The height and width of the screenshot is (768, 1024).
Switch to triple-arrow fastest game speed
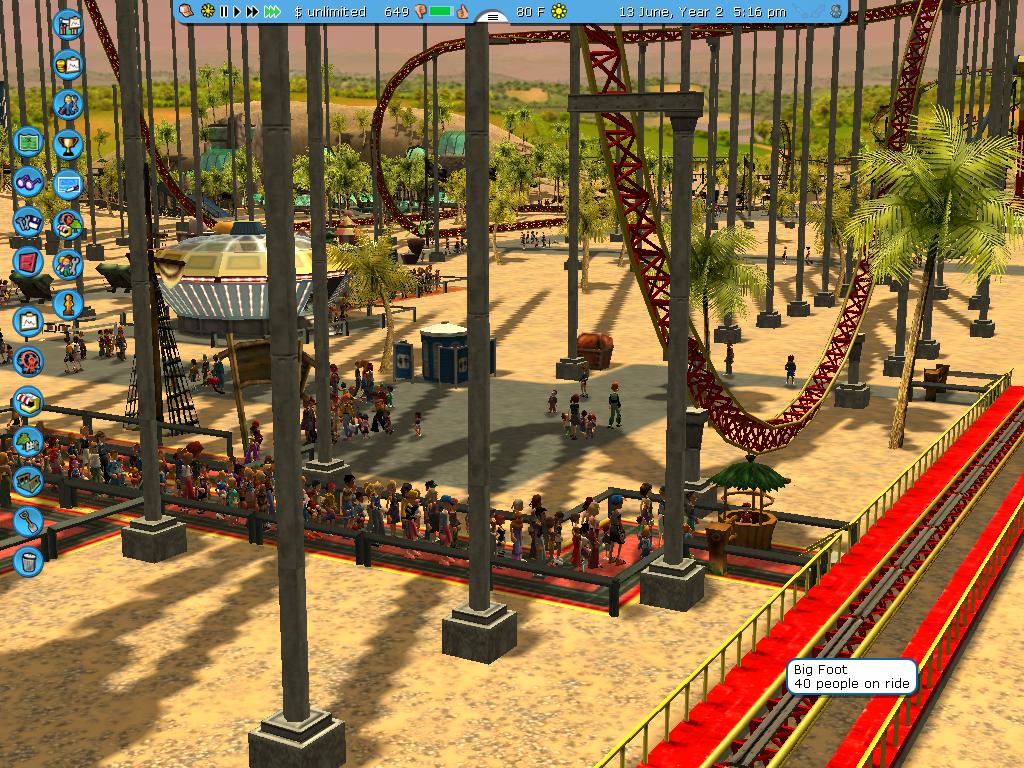(272, 11)
